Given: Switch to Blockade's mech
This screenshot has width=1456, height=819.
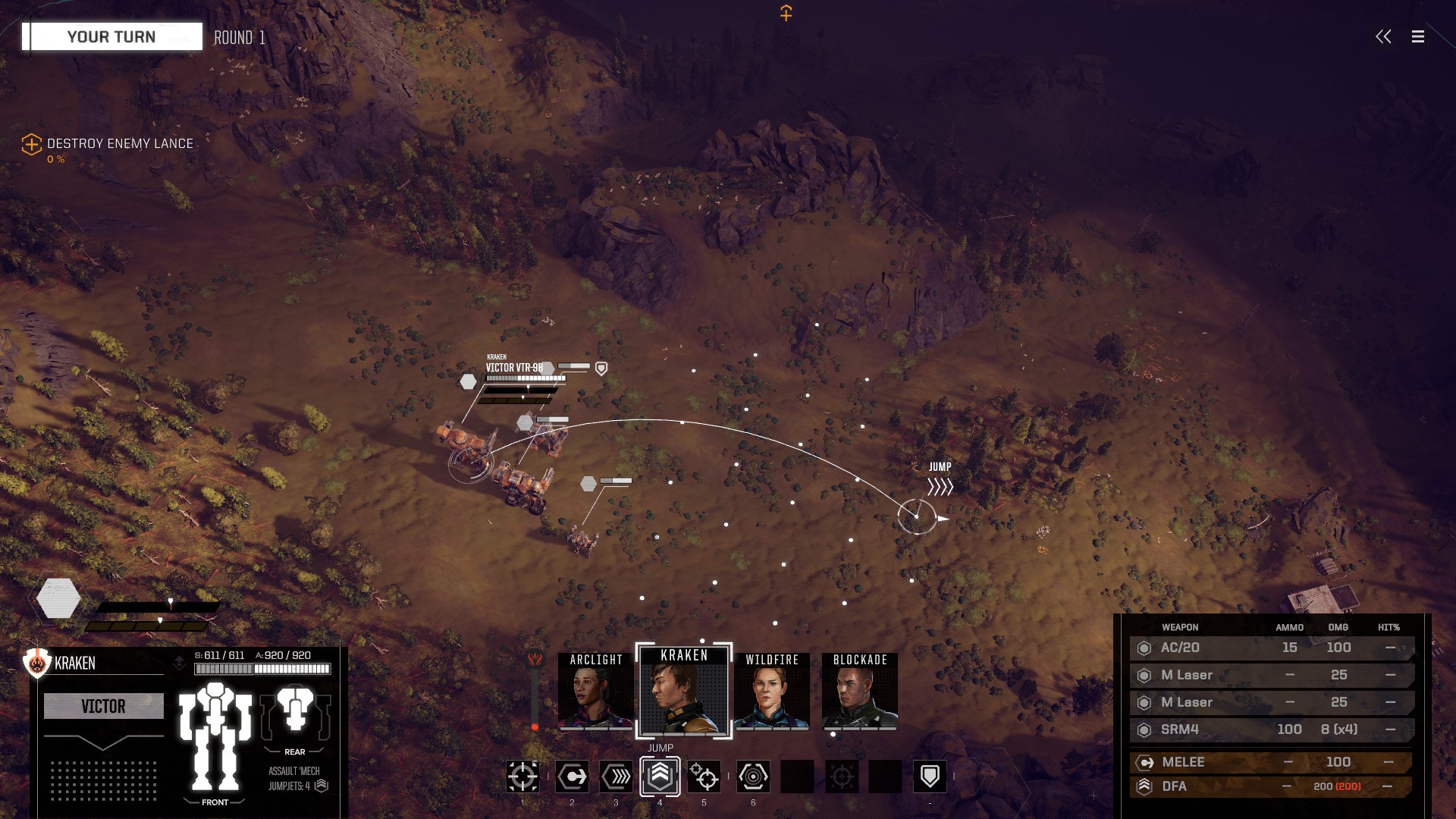Looking at the screenshot, I should tap(859, 692).
